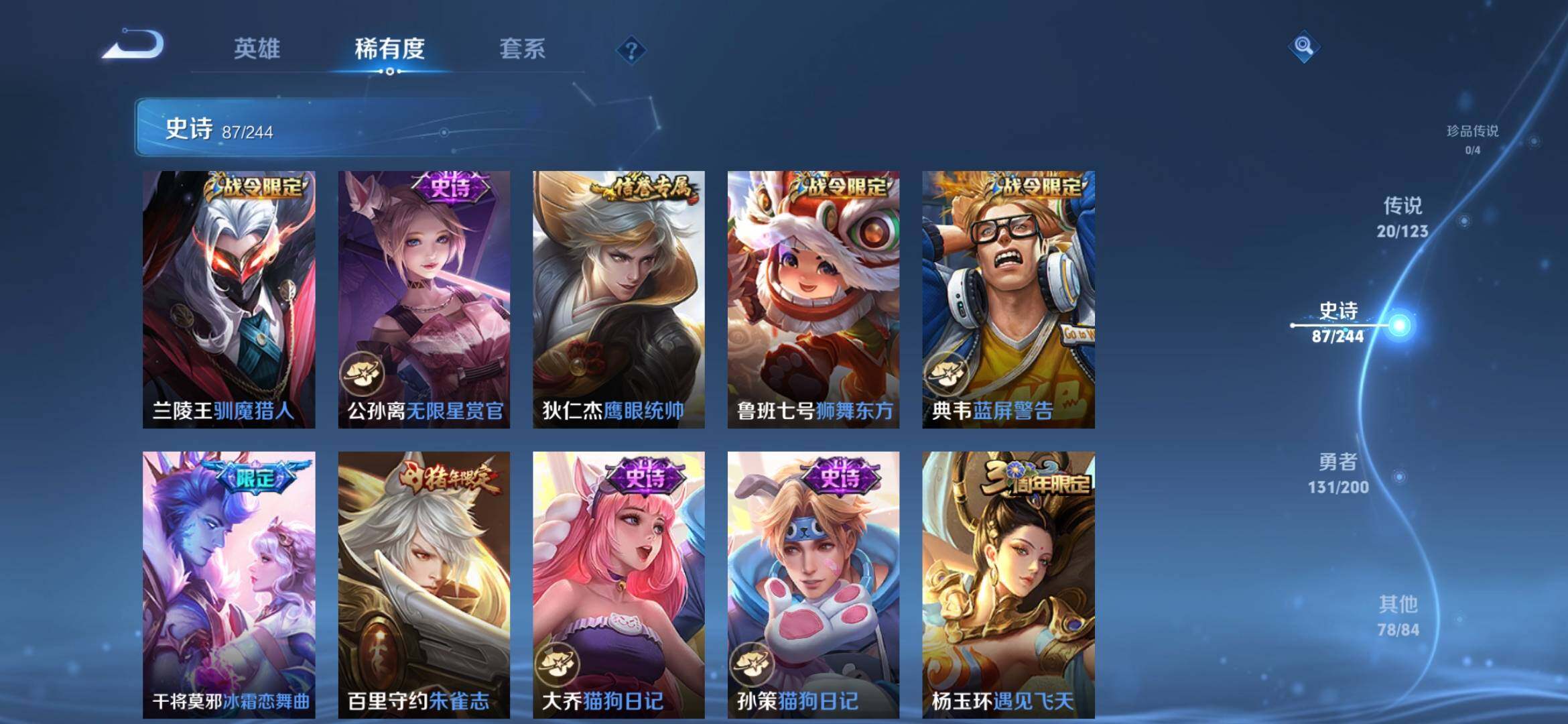Viewport: 1568px width, 724px height.
Task: Open the 干将莫邪 冰霜恋舞曲 skin card
Action: [228, 585]
